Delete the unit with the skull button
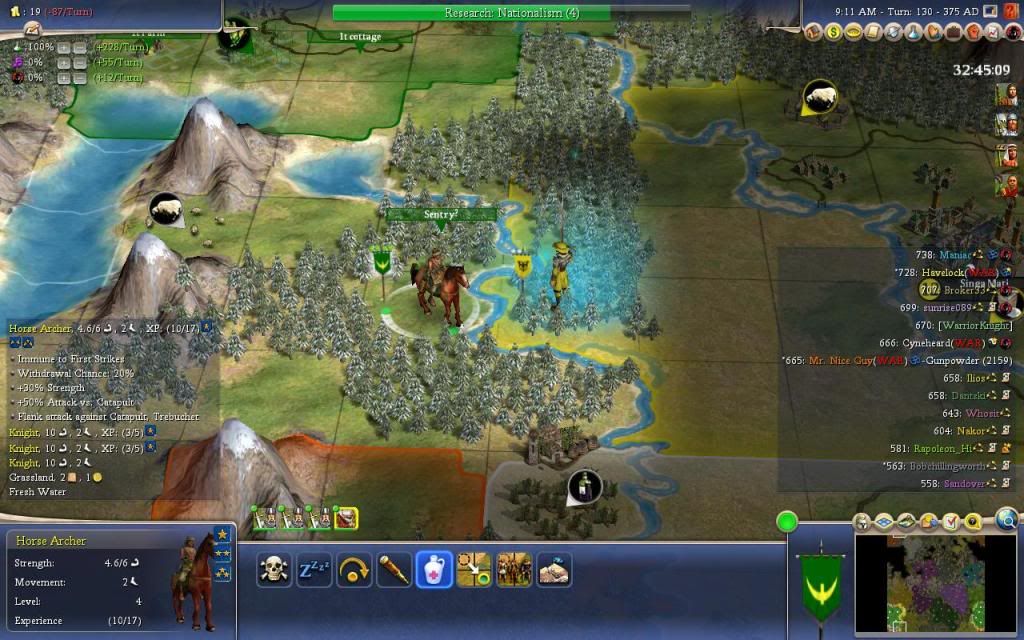Screen dimensions: 1024x640 click(x=274, y=569)
